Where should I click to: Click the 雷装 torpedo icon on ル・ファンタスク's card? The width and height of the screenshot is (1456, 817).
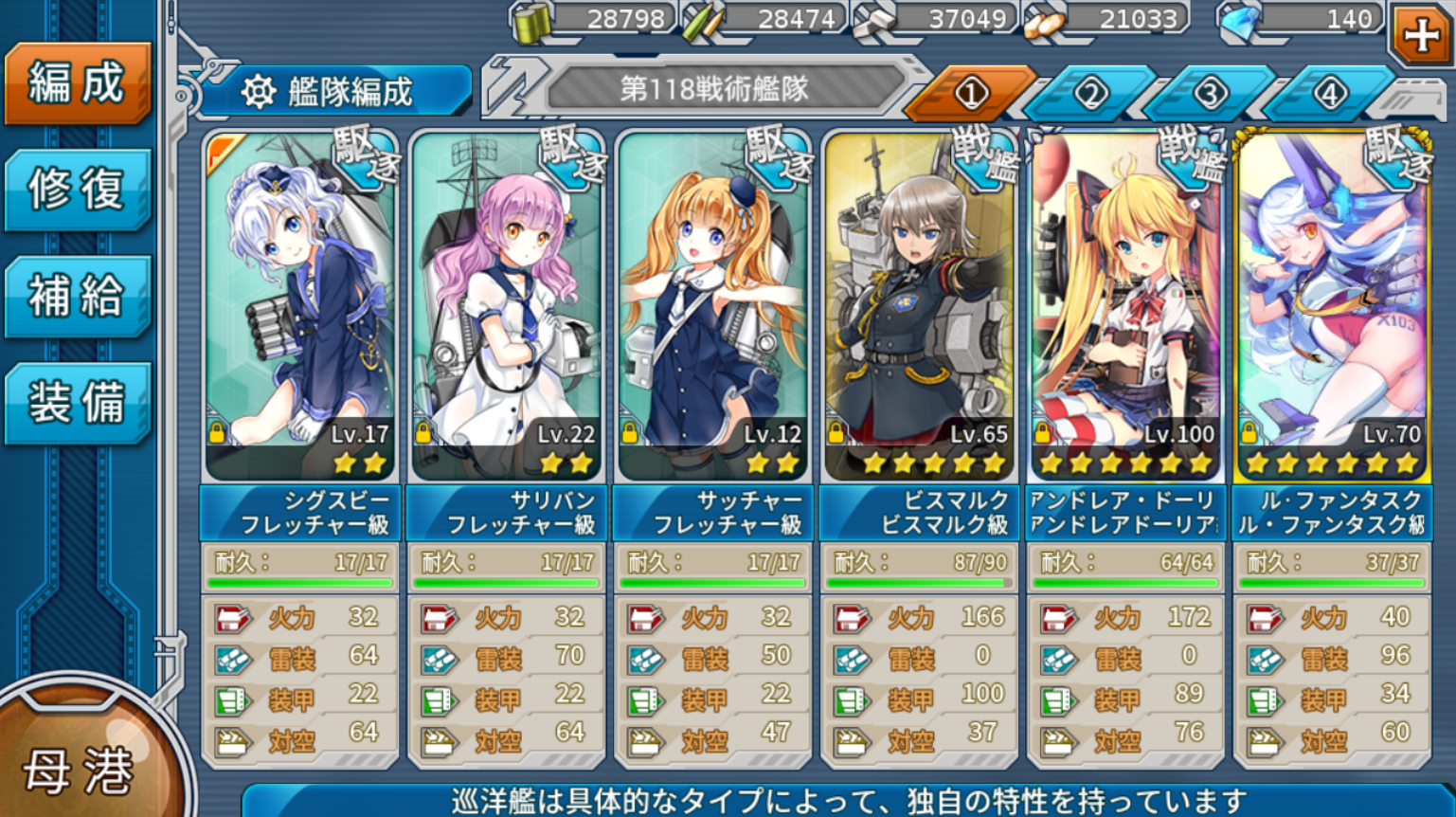point(1262,658)
